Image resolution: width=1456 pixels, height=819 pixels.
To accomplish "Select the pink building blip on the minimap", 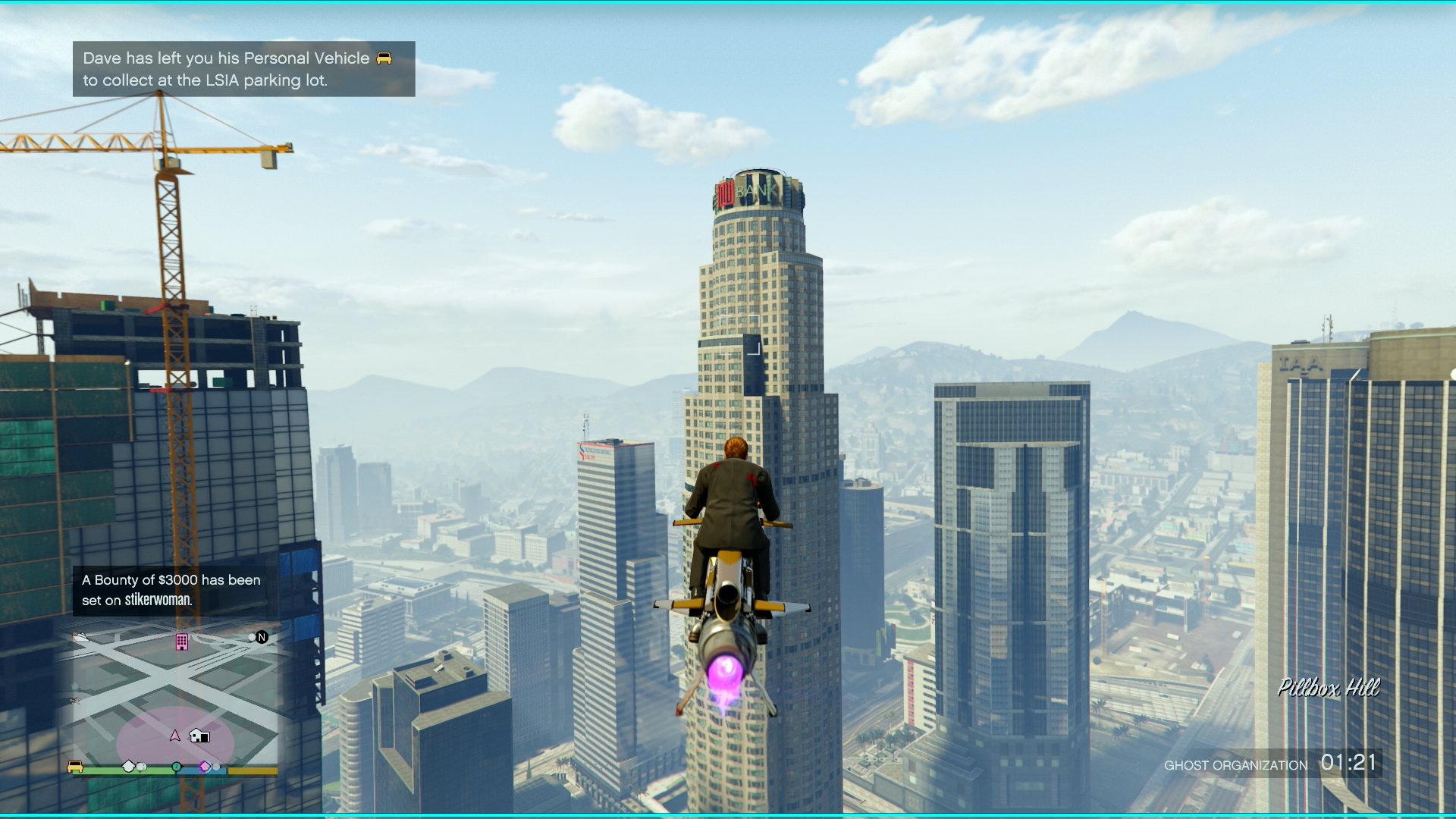I will pyautogui.click(x=182, y=642).
